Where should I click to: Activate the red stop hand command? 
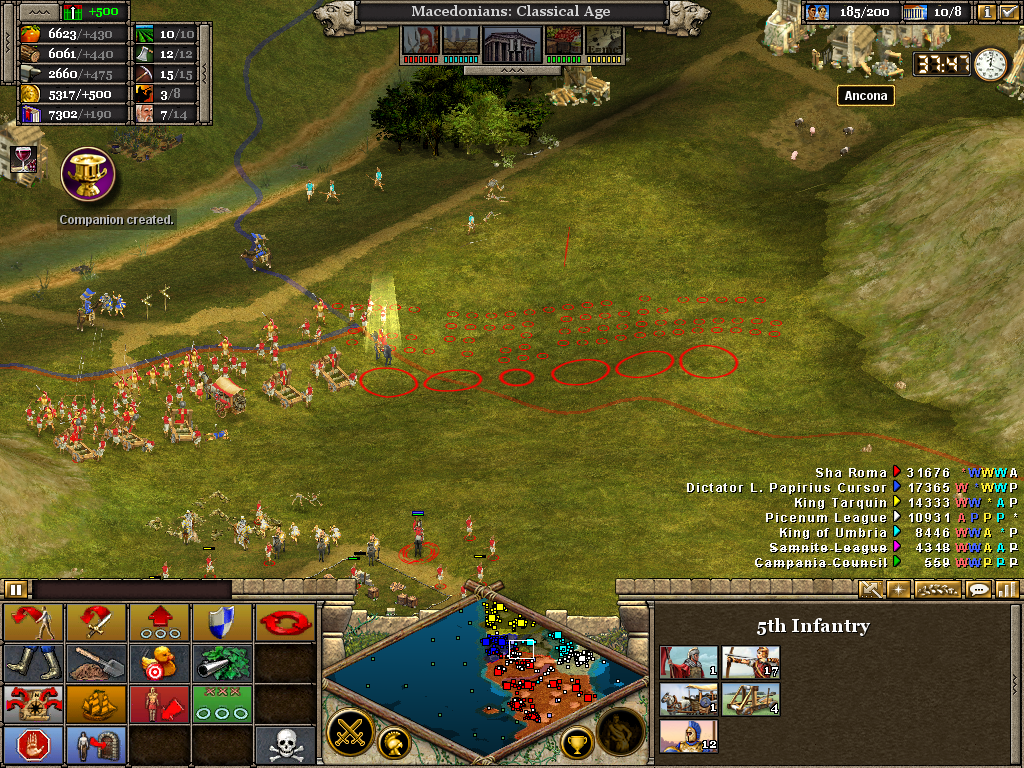click(33, 744)
